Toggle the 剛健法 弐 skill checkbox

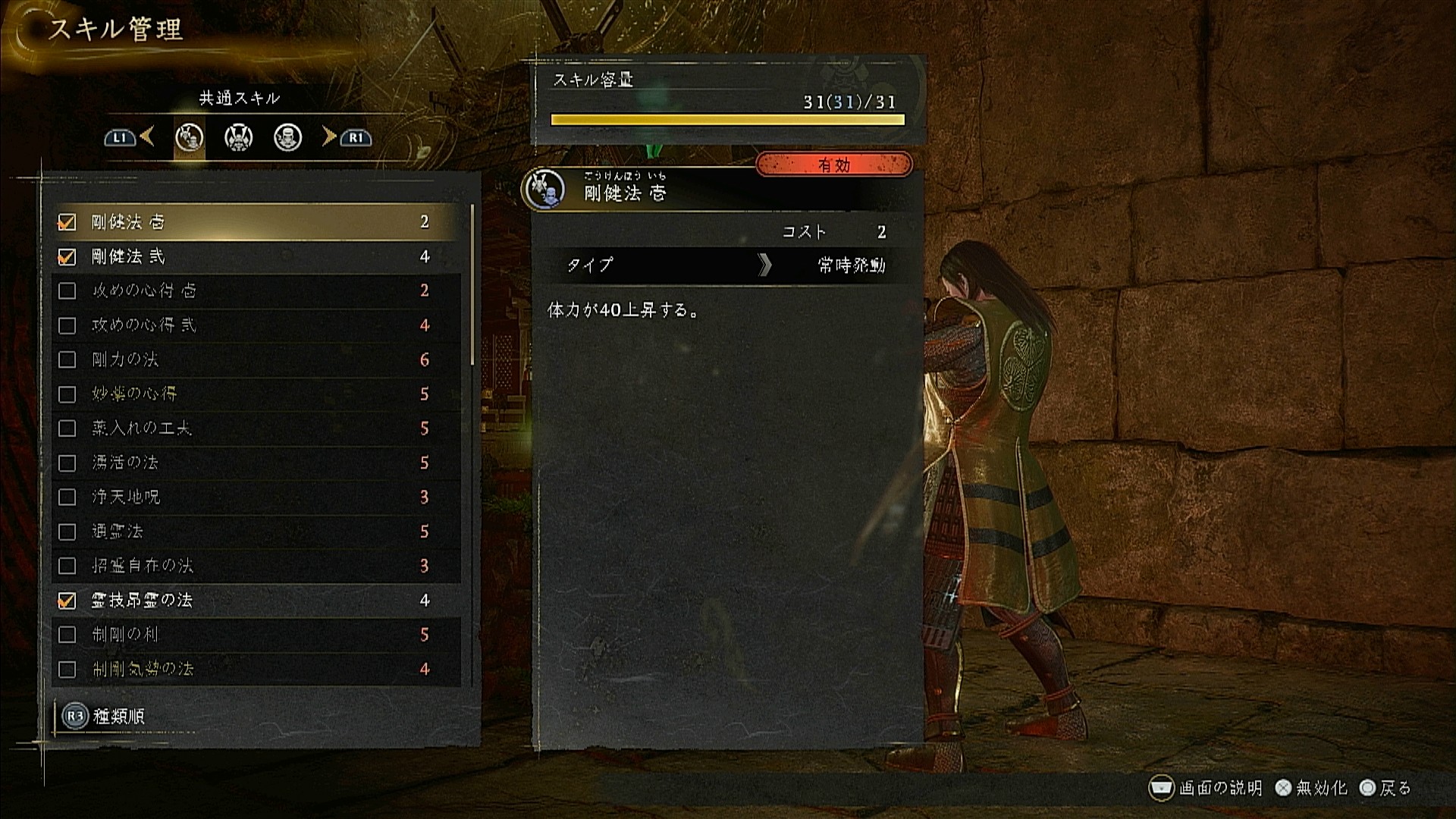click(67, 257)
